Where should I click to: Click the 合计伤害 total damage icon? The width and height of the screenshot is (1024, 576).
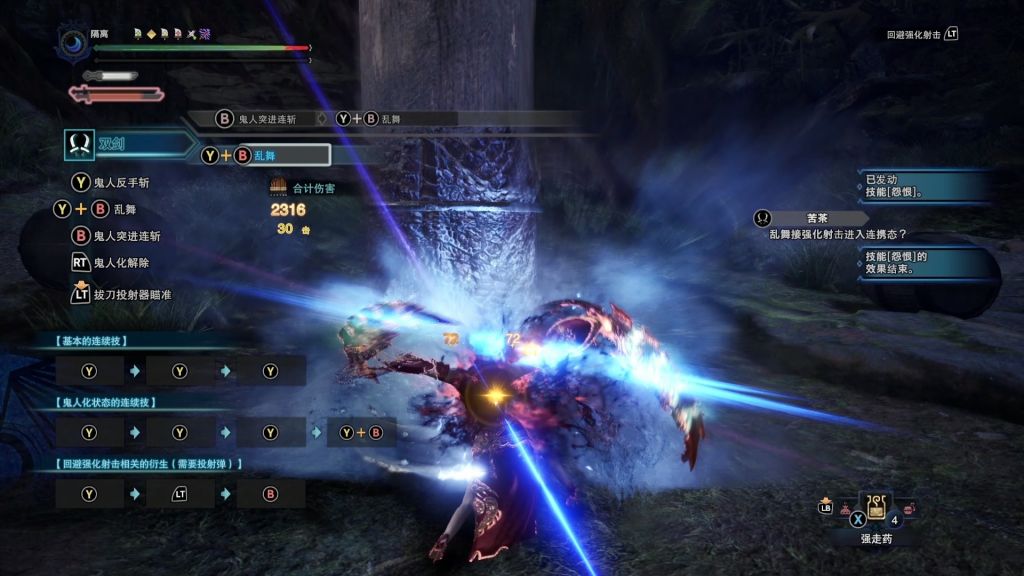(278, 187)
